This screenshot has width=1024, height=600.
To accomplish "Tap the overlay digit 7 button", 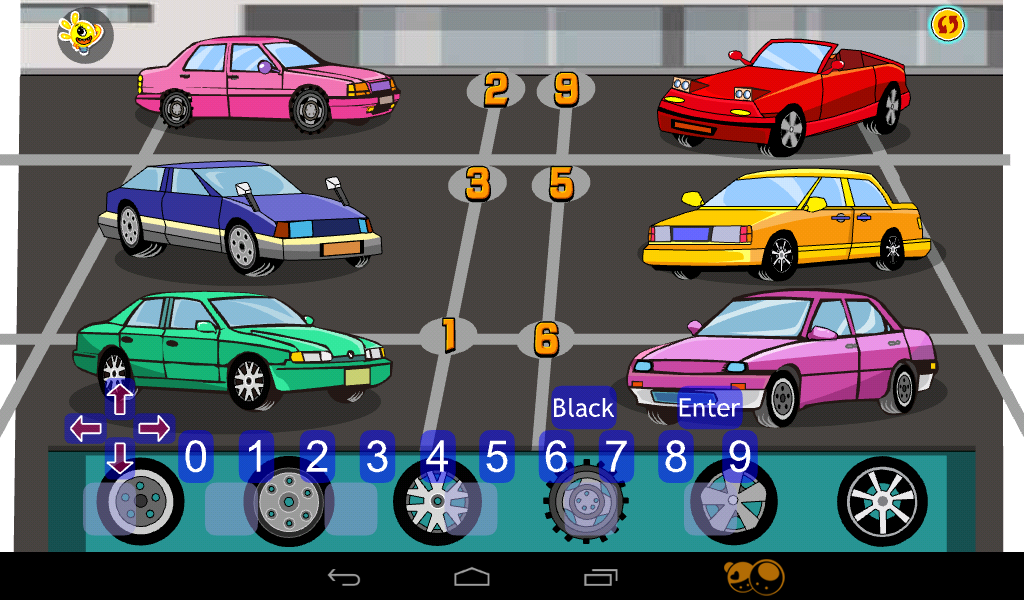I will pos(616,457).
